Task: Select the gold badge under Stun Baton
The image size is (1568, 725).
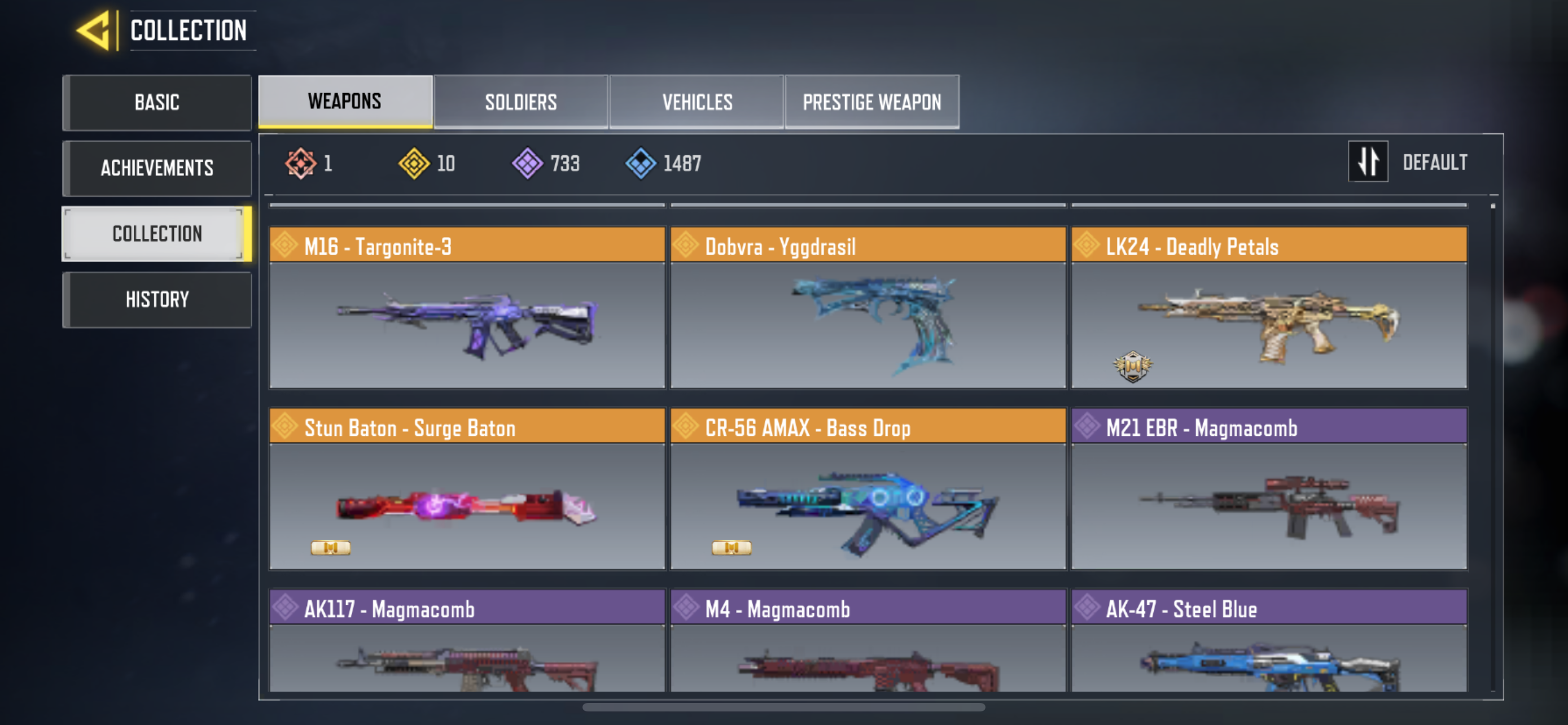Action: pyautogui.click(x=331, y=547)
